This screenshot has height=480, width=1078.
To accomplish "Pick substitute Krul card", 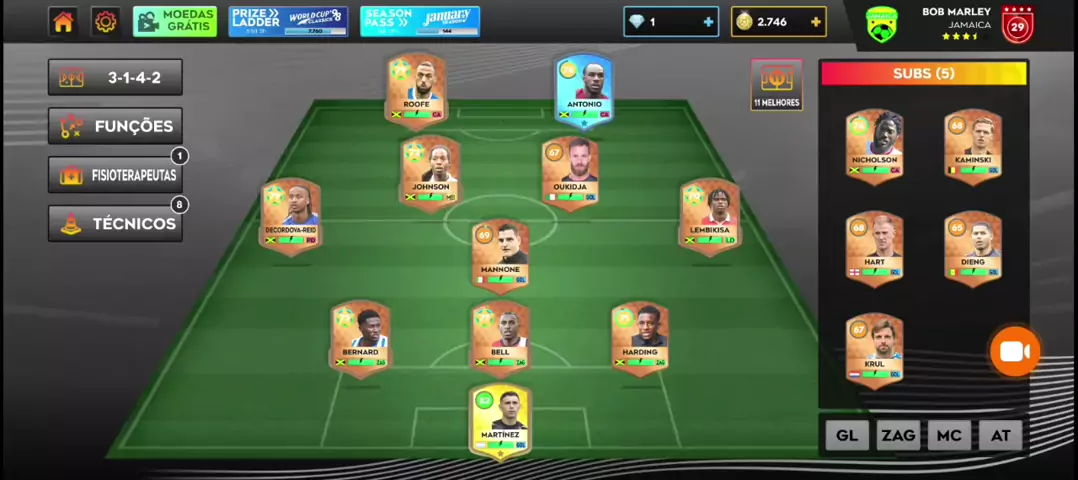I will pos(875,350).
